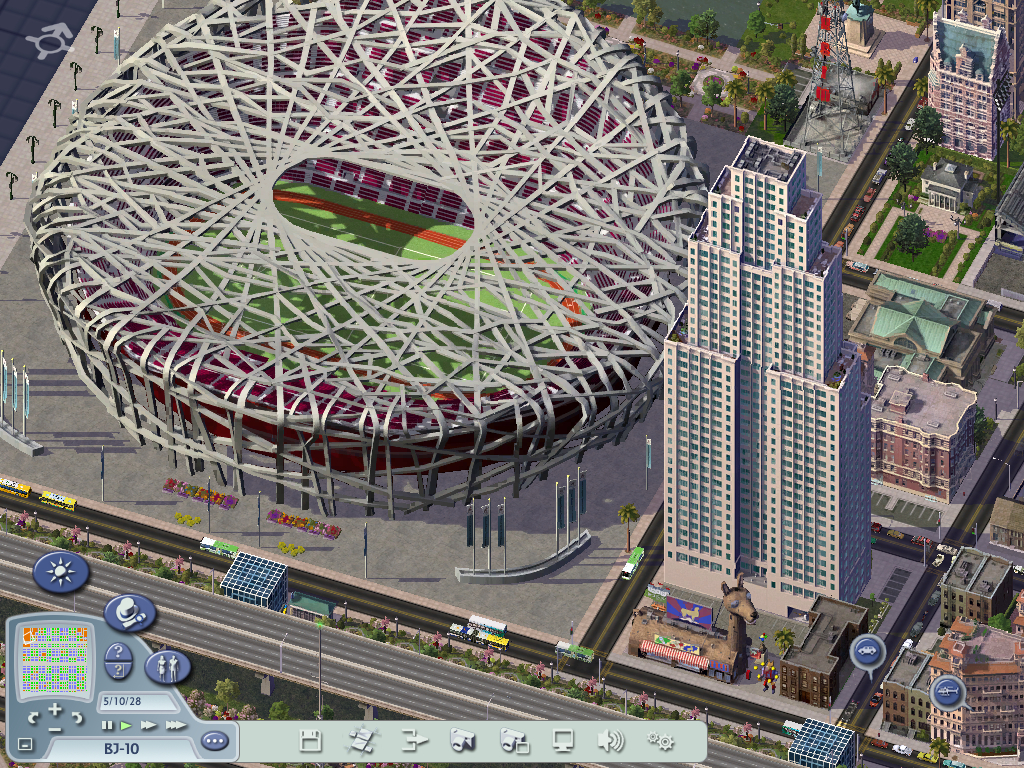Rotate the view clockwise
The width and height of the screenshot is (1024, 768).
point(76,718)
